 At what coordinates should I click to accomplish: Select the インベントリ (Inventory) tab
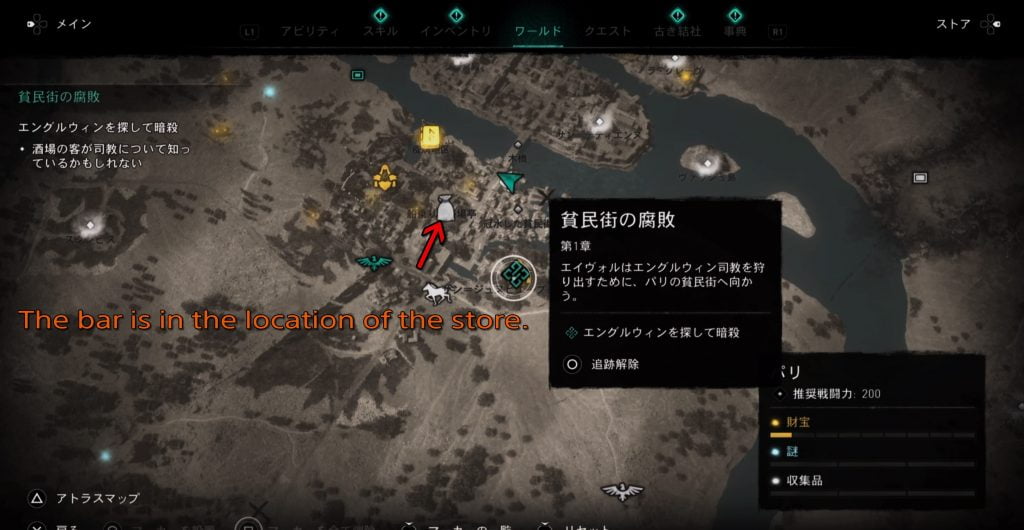[x=455, y=31]
